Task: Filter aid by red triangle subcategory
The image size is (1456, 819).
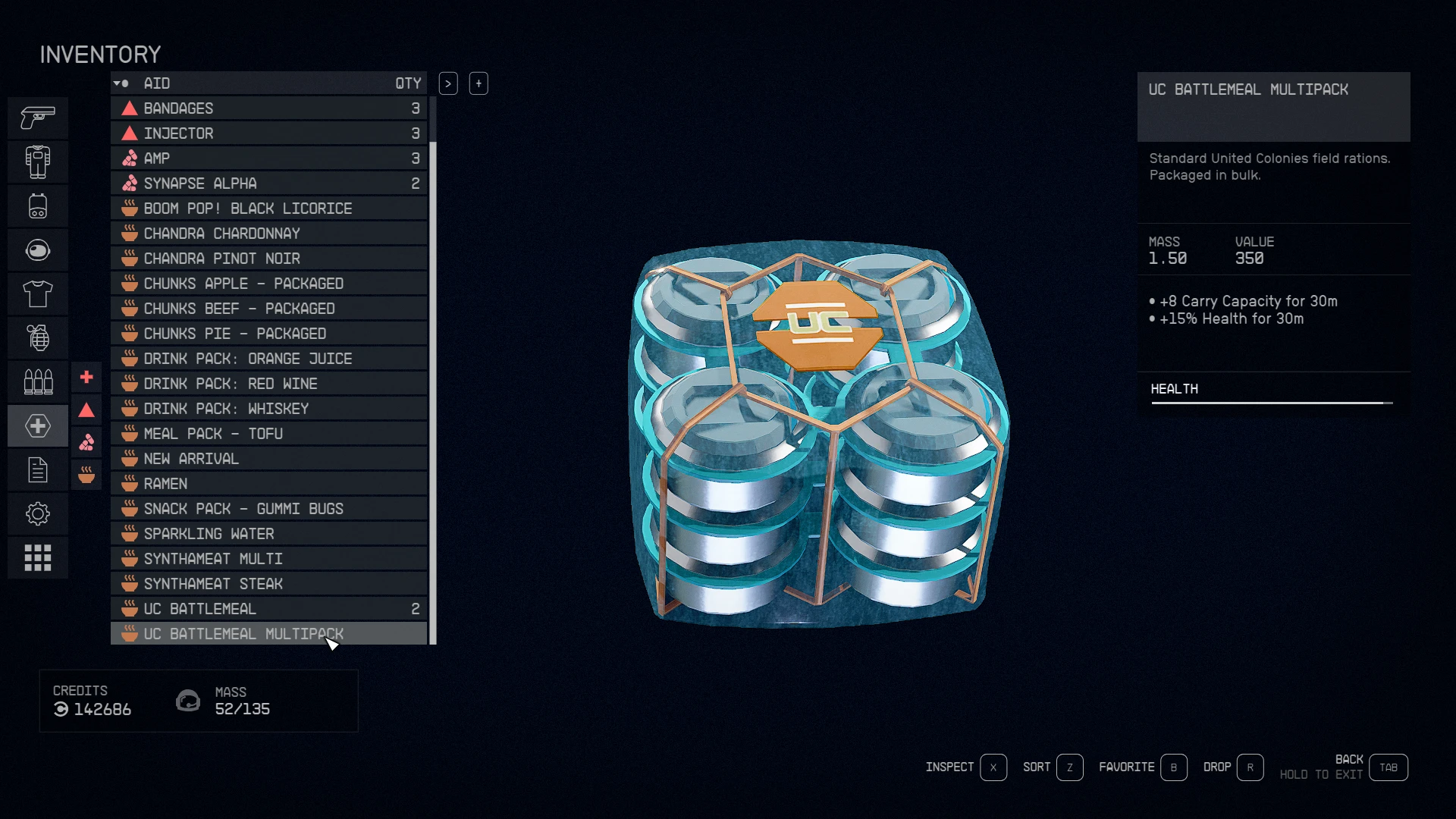Action: pyautogui.click(x=86, y=410)
